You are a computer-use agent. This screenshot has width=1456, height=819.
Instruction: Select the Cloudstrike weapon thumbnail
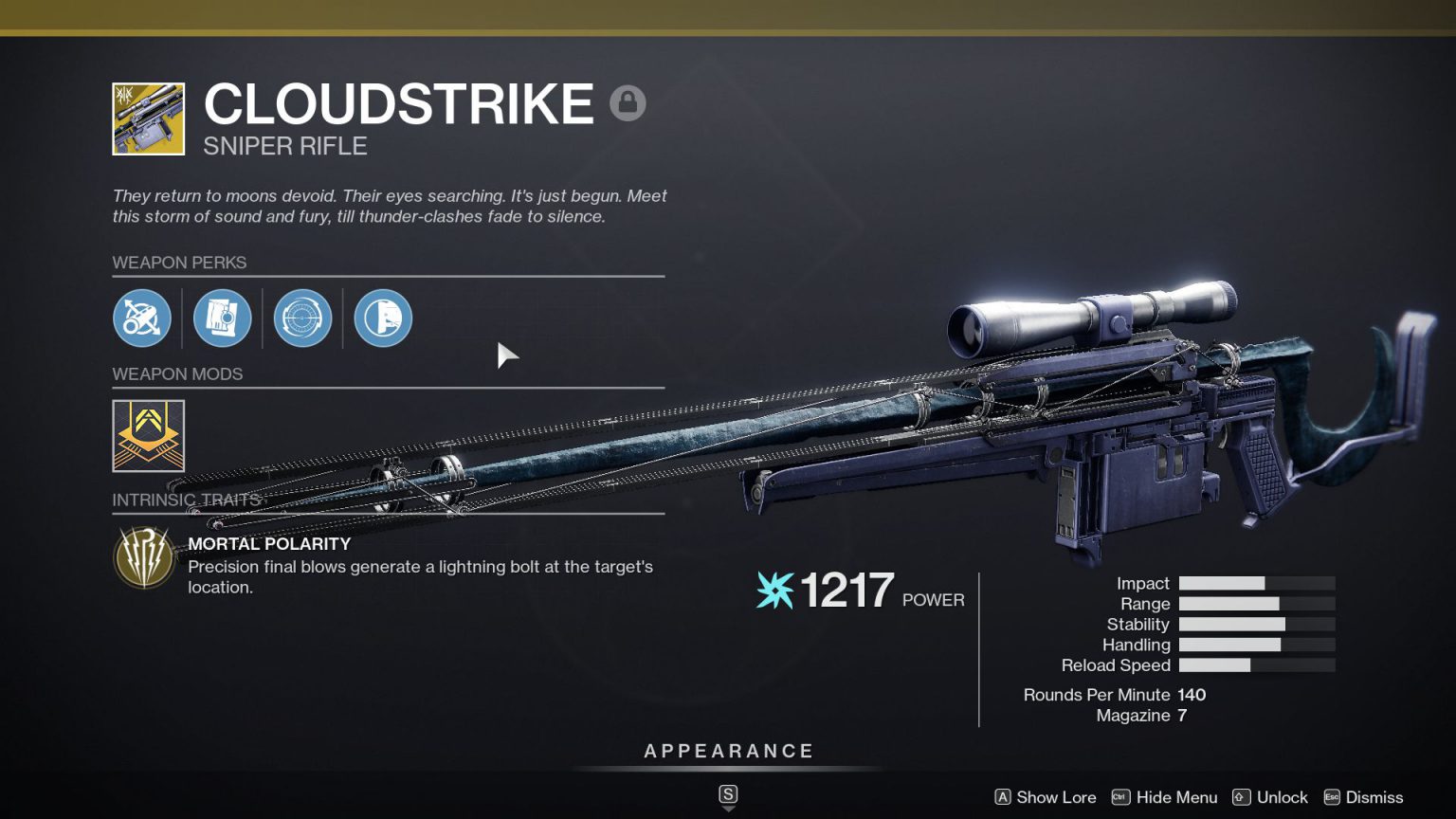146,117
